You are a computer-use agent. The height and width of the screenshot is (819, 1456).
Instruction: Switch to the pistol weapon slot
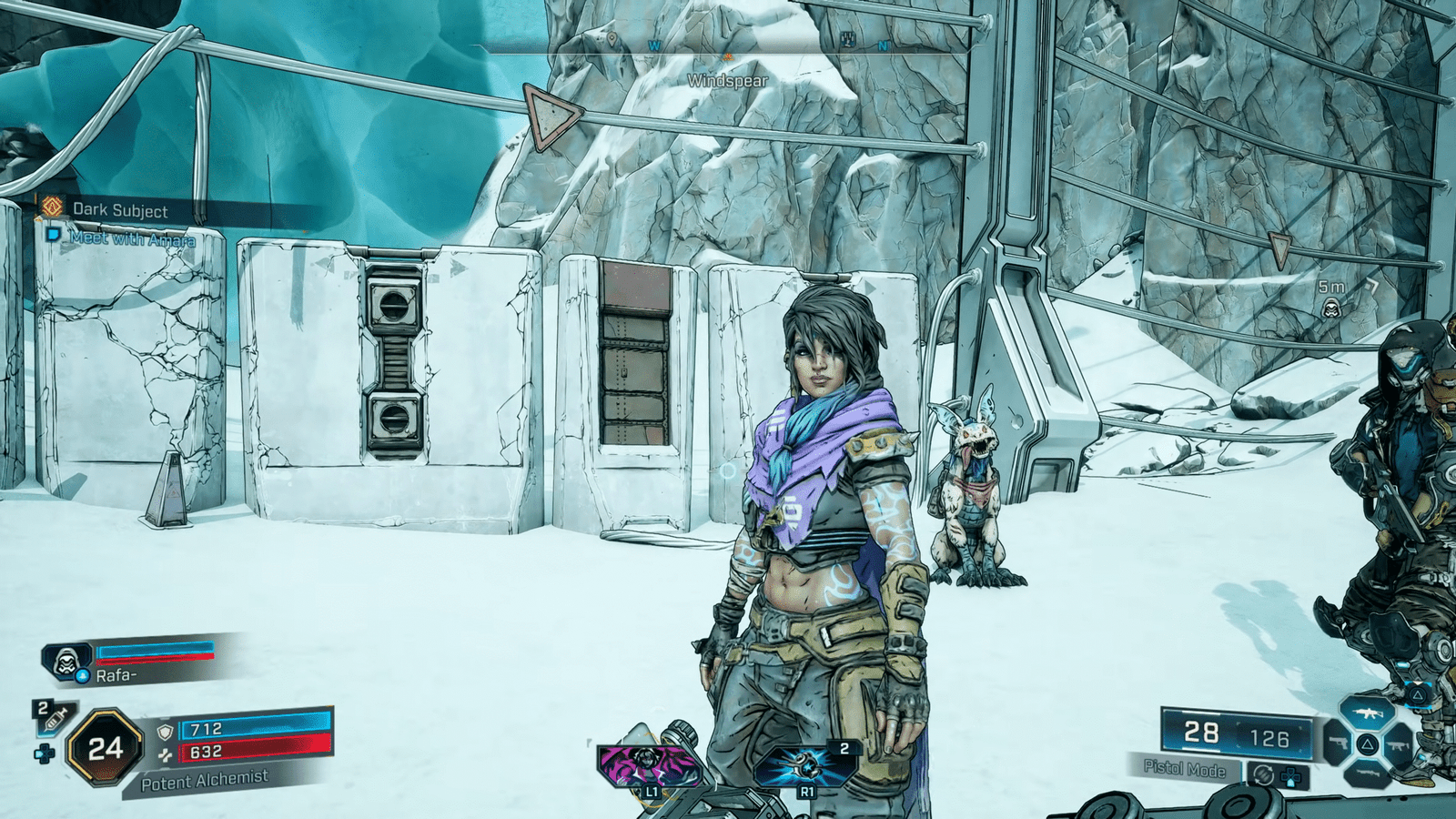click(x=1336, y=744)
